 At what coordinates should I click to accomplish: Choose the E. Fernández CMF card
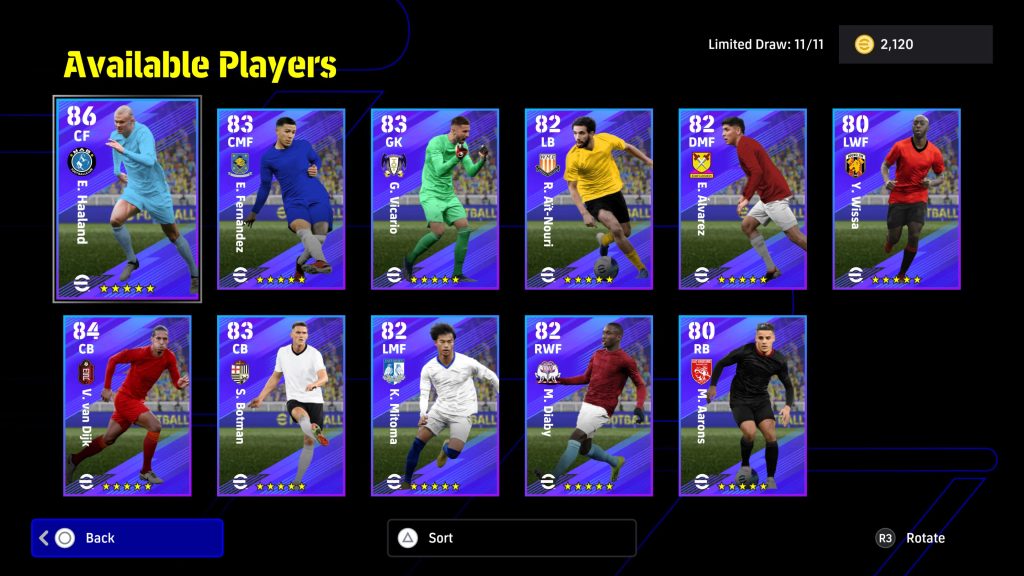pyautogui.click(x=281, y=199)
